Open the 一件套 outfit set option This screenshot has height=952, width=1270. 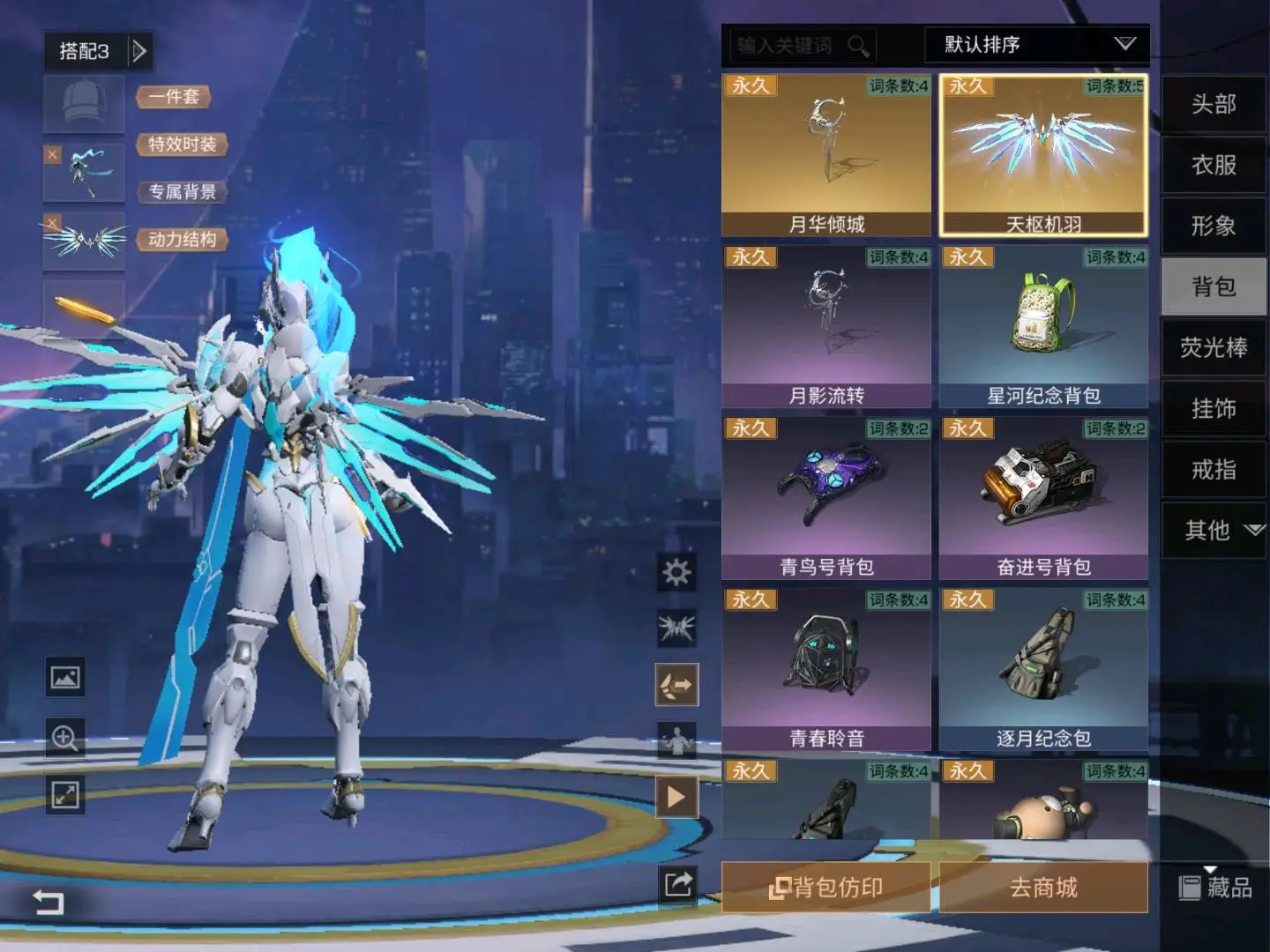174,97
